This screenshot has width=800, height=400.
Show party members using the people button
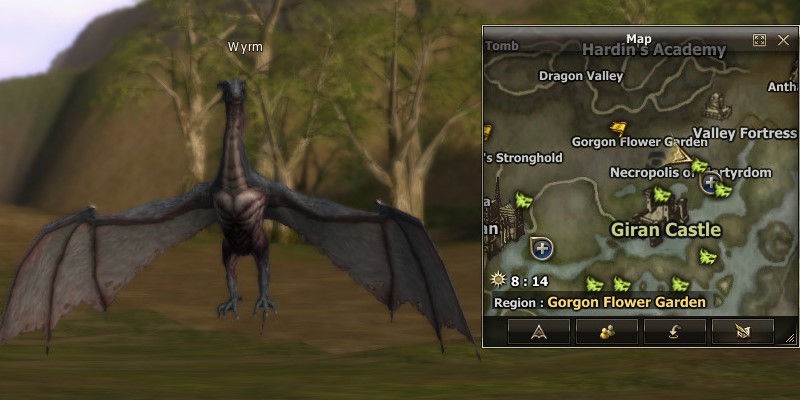(x=606, y=332)
